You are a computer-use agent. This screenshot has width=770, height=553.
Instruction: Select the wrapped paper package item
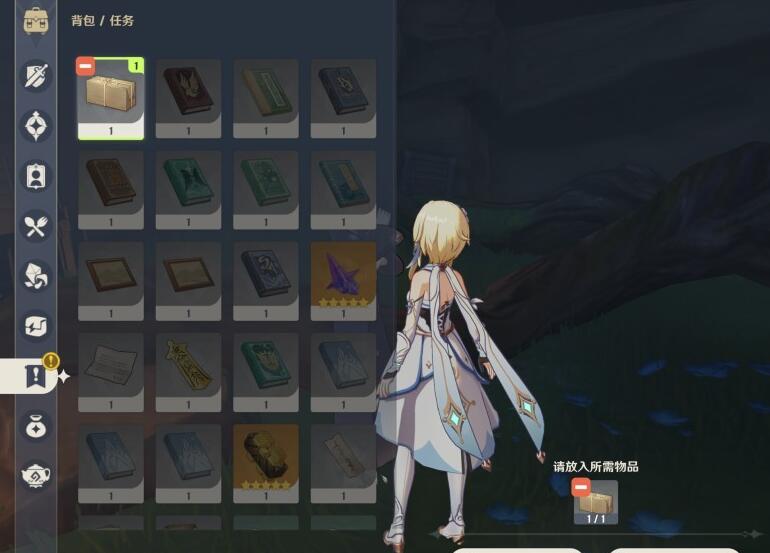(x=111, y=97)
